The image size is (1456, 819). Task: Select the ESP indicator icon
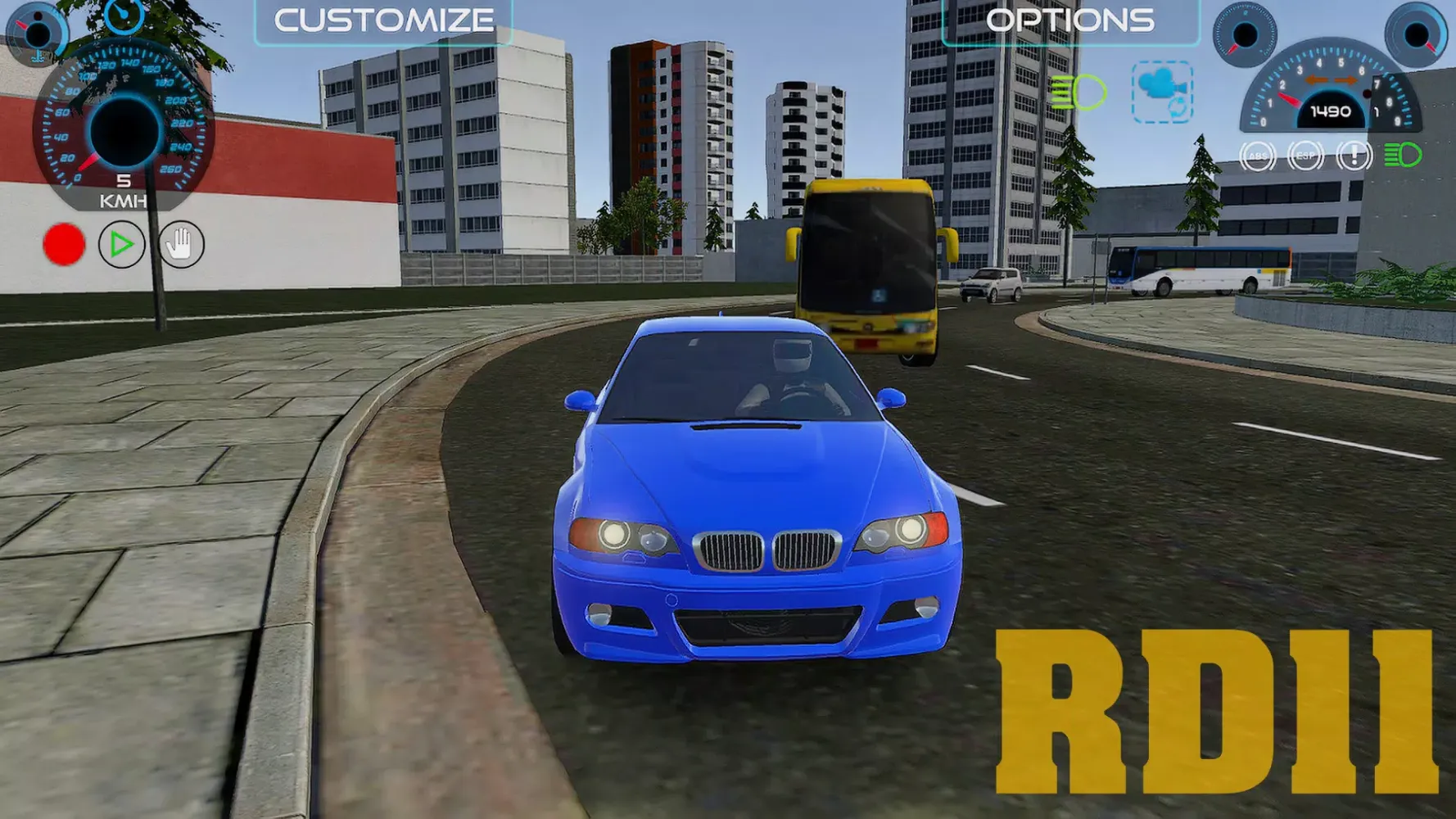point(1306,156)
